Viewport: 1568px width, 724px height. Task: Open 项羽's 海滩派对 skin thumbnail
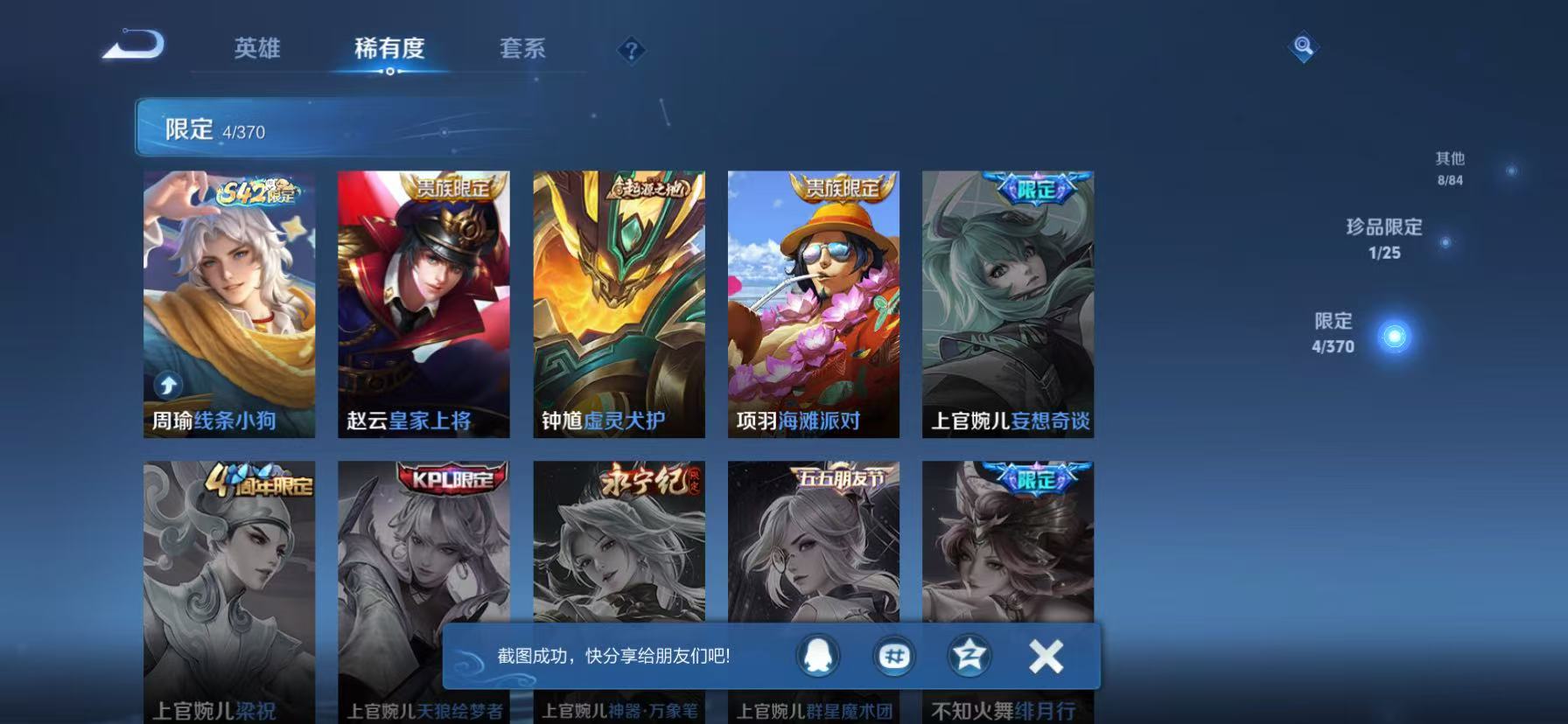(x=812, y=304)
